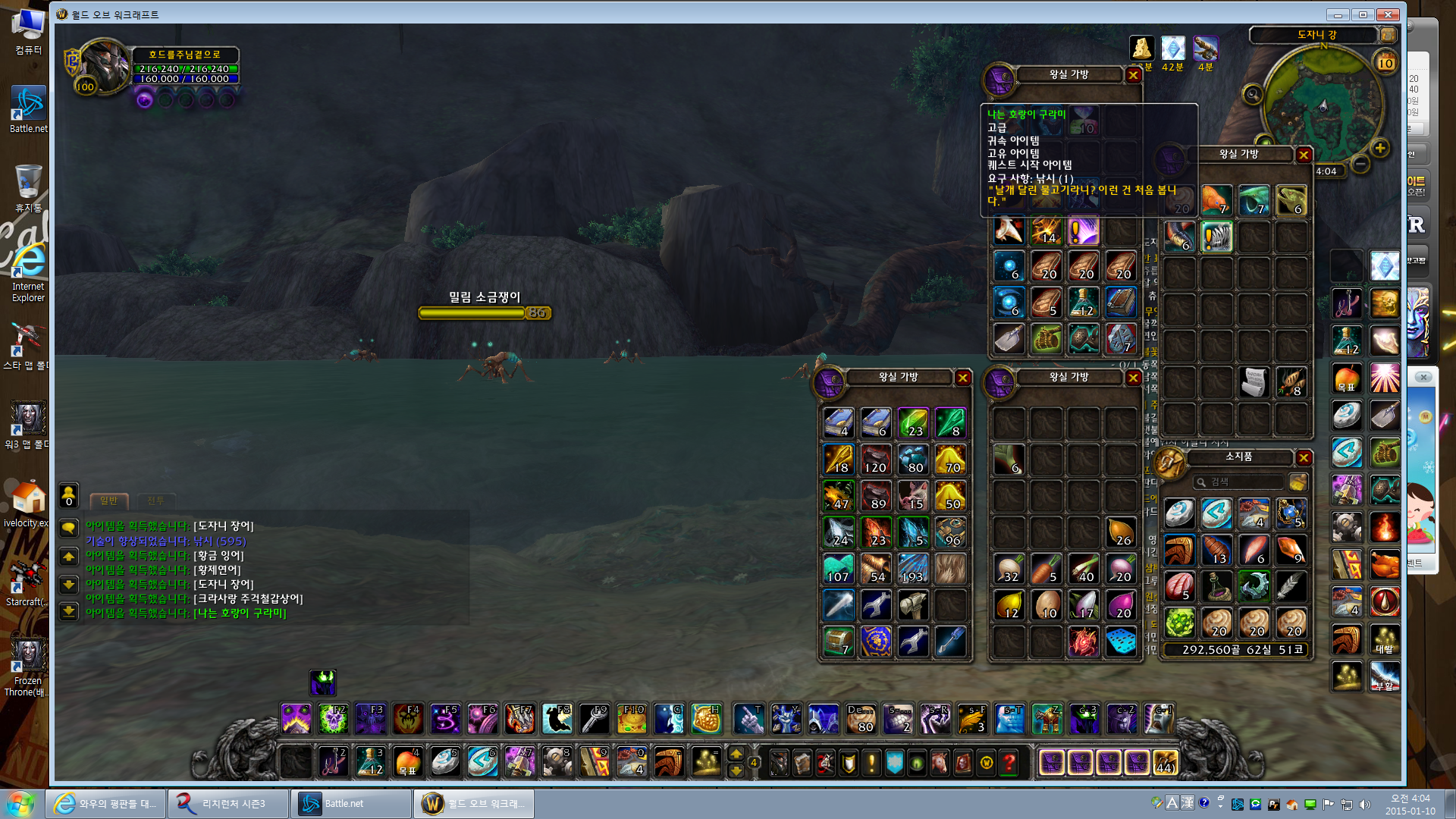
Task: Select the carrot stack of 5
Action: pos(1046,569)
